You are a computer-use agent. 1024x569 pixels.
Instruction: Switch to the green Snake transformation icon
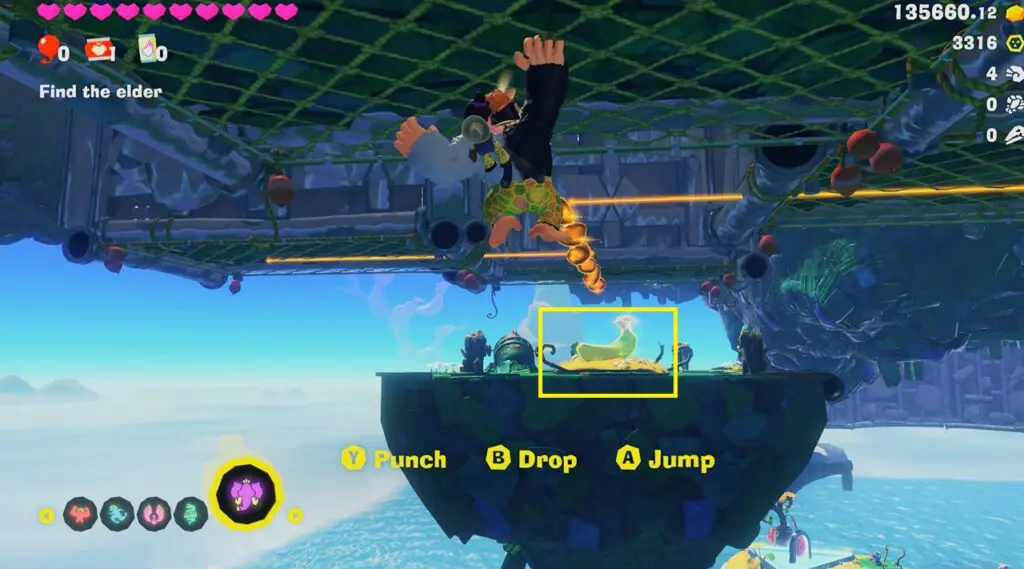(x=190, y=514)
